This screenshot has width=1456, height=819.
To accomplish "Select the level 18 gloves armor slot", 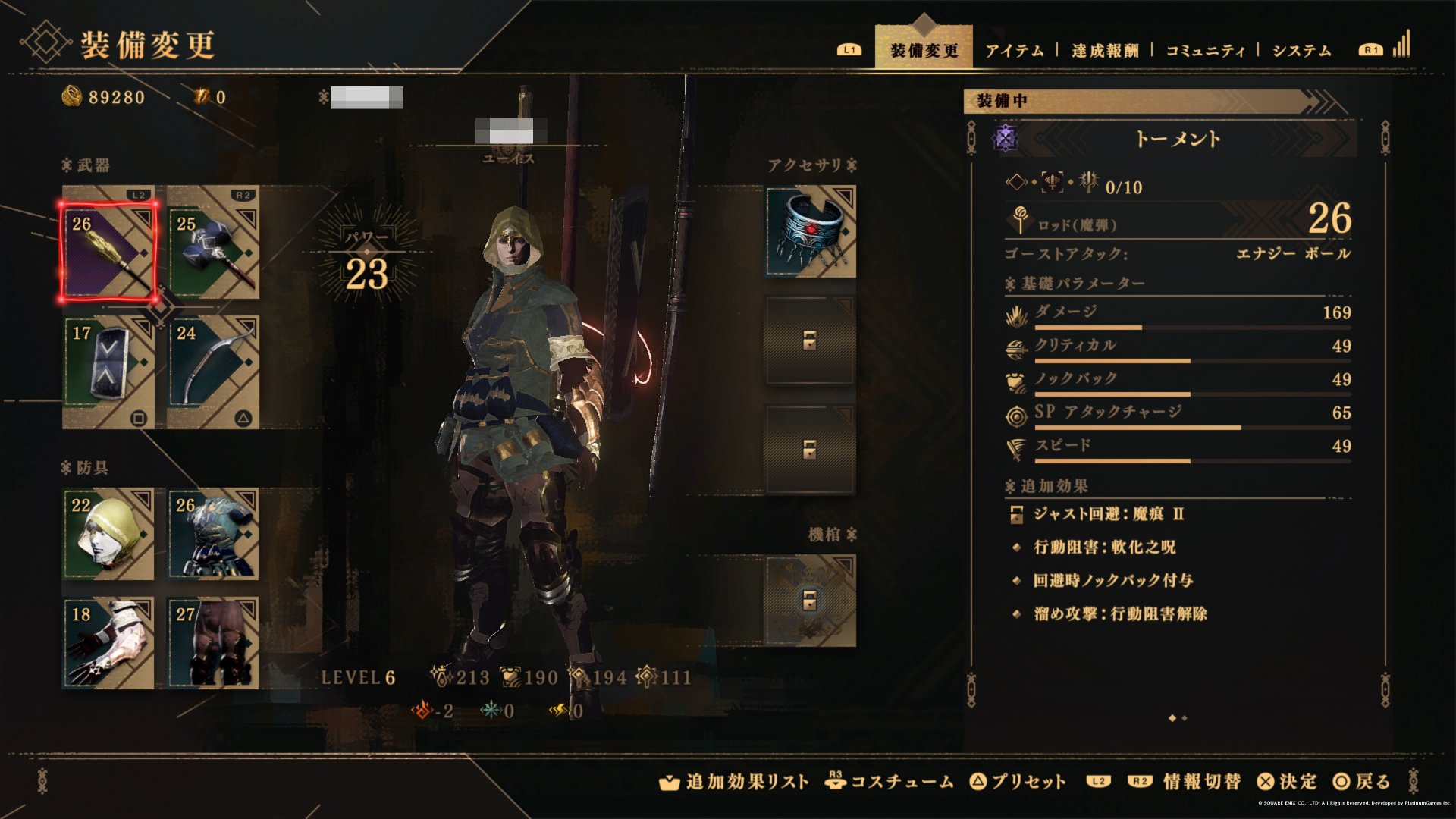I will (108, 643).
